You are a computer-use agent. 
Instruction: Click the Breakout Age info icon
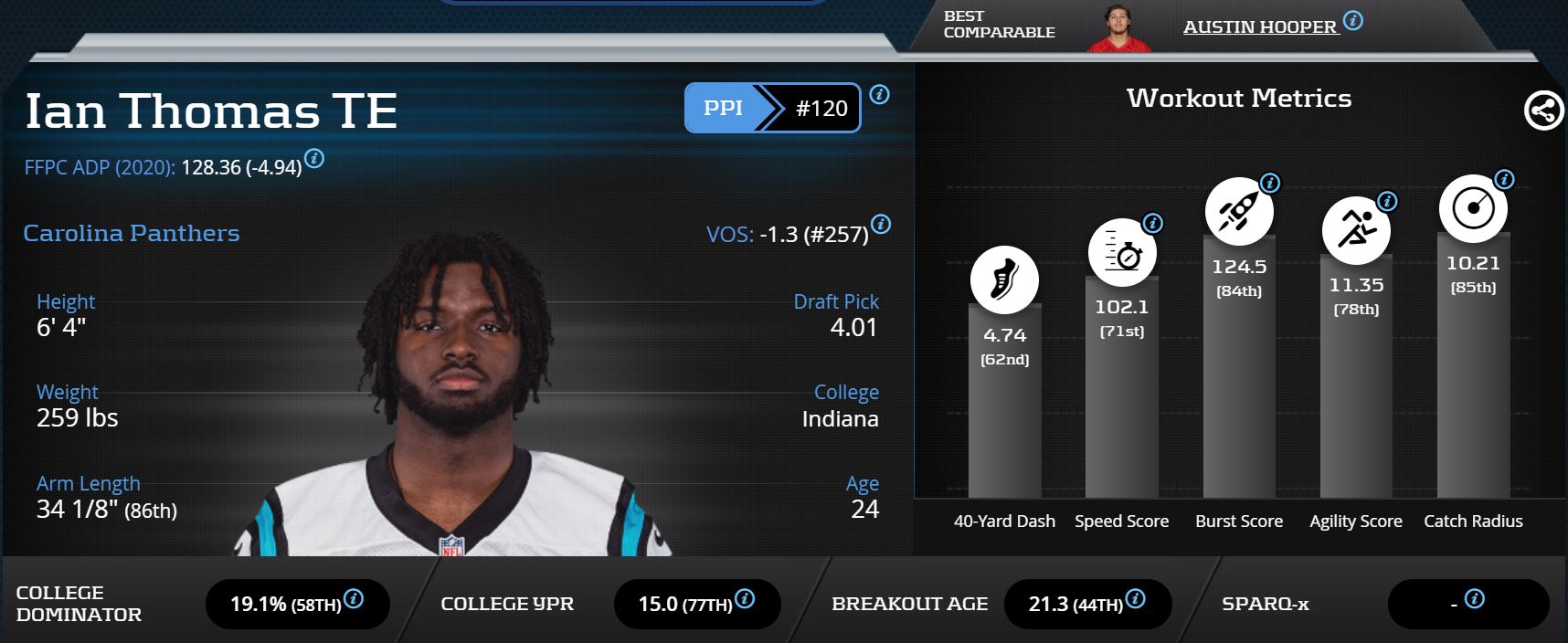(1136, 599)
